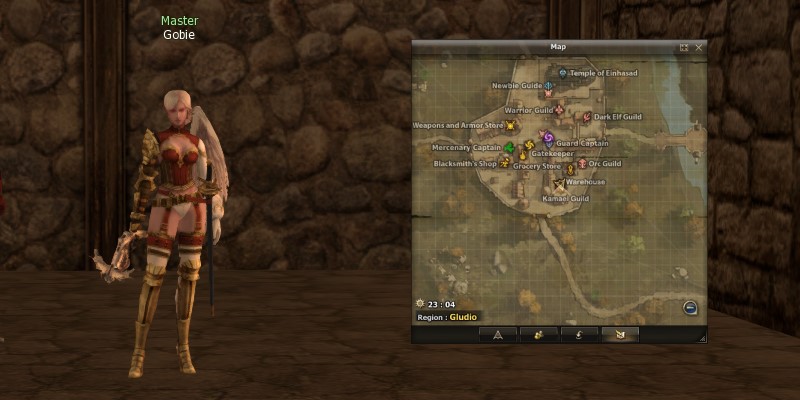Zoom out the map with minus button

tap(690, 307)
